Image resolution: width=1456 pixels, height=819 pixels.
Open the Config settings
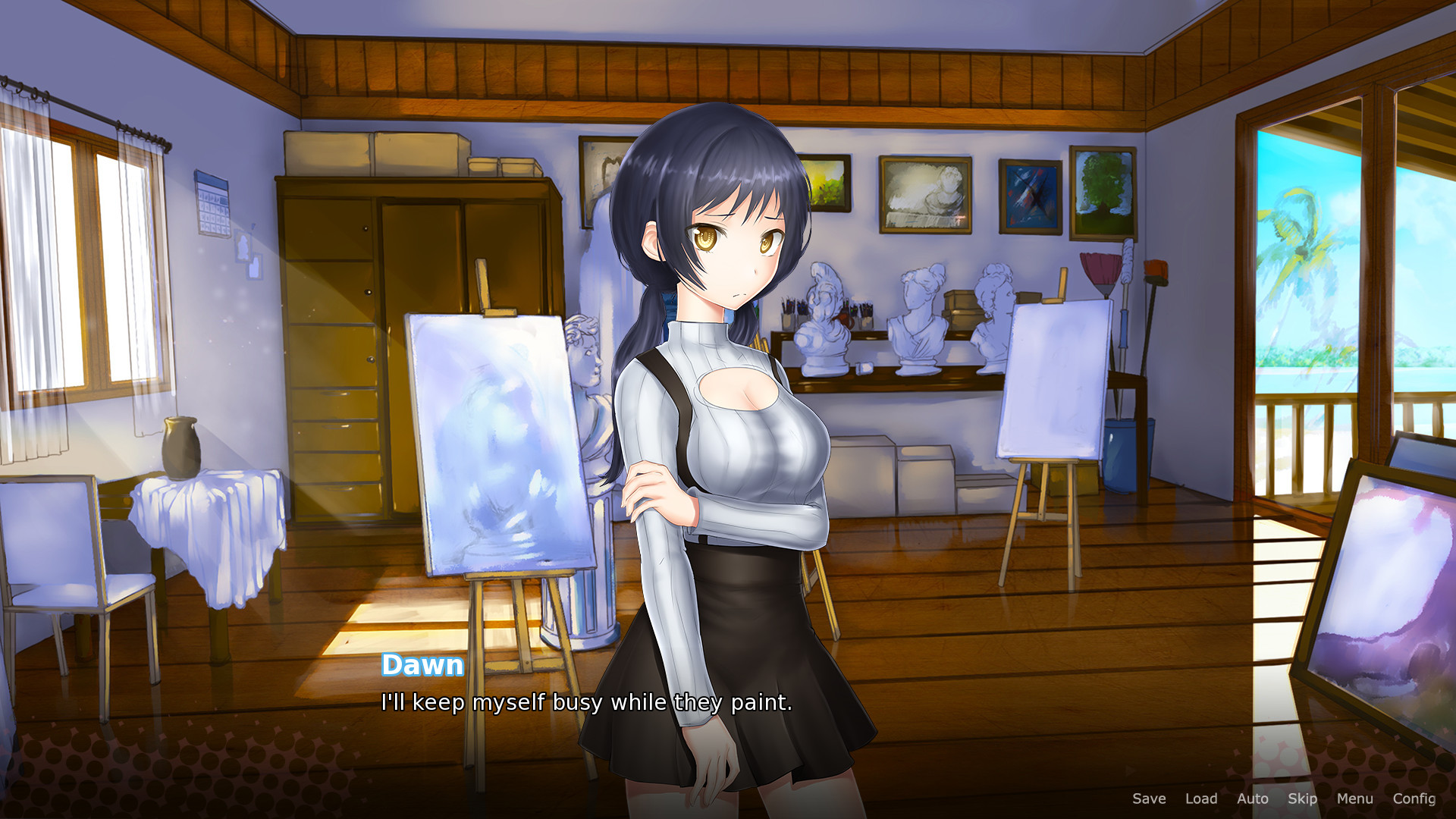[1414, 799]
